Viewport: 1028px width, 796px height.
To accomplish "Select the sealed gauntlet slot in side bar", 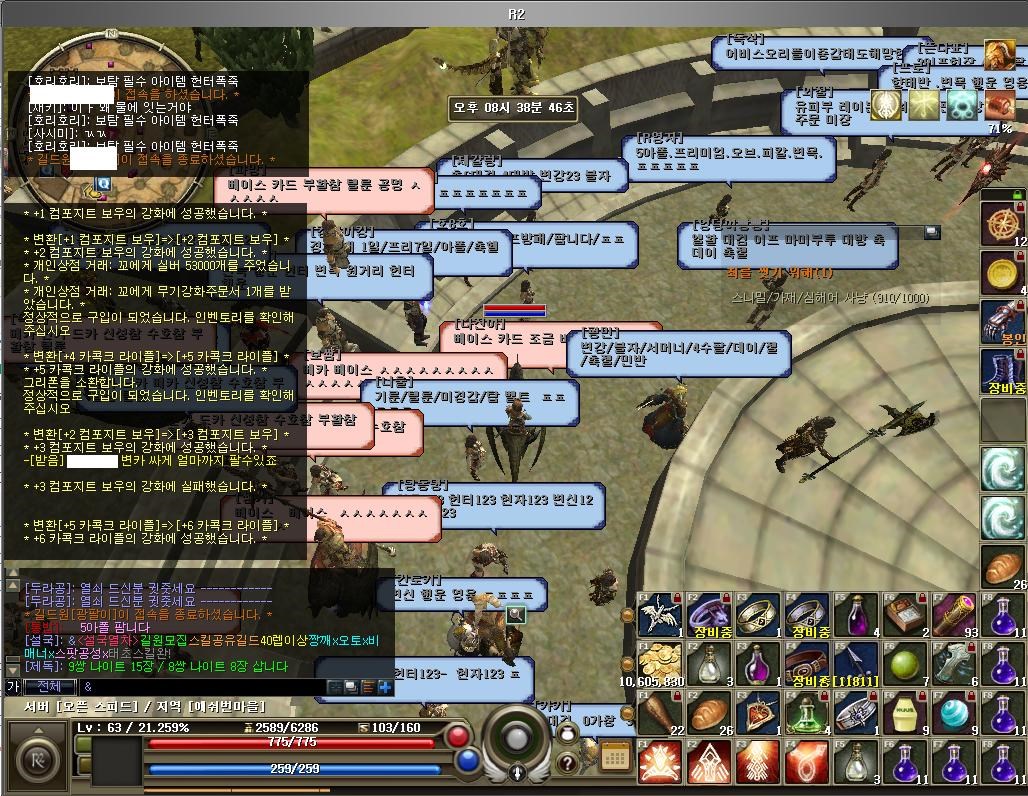I will [1003, 321].
